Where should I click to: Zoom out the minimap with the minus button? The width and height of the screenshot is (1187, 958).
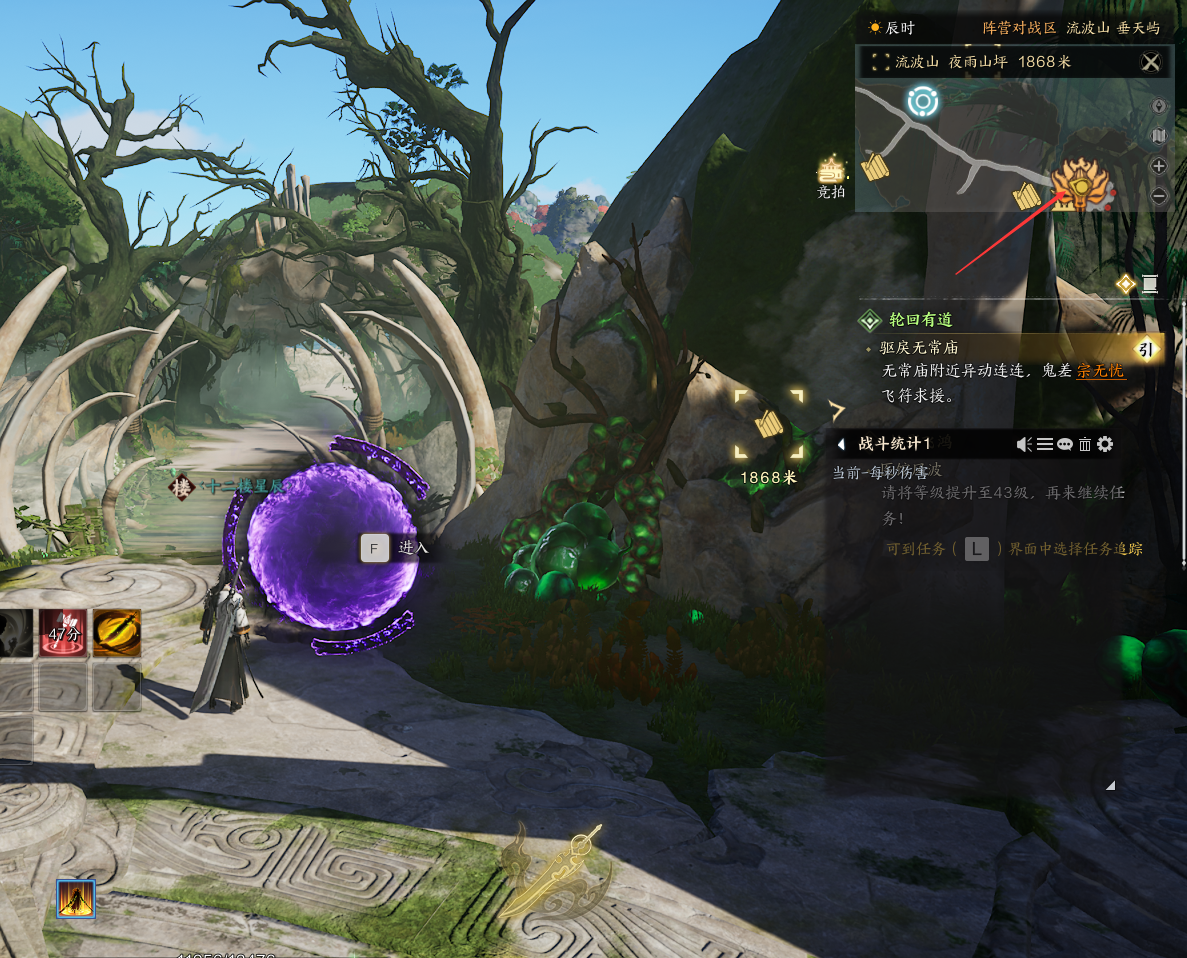point(1159,196)
